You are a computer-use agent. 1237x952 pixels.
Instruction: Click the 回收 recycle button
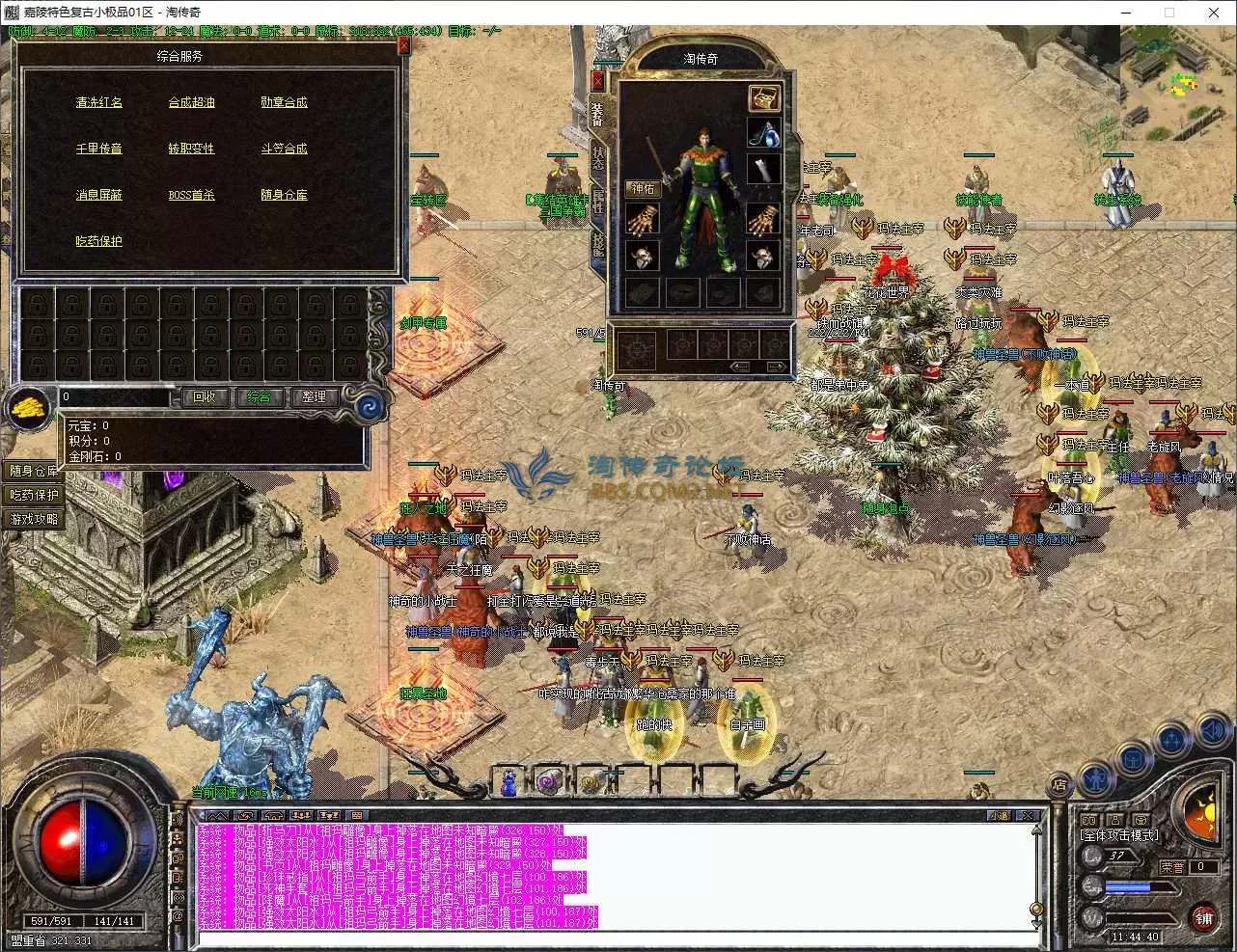[x=205, y=396]
